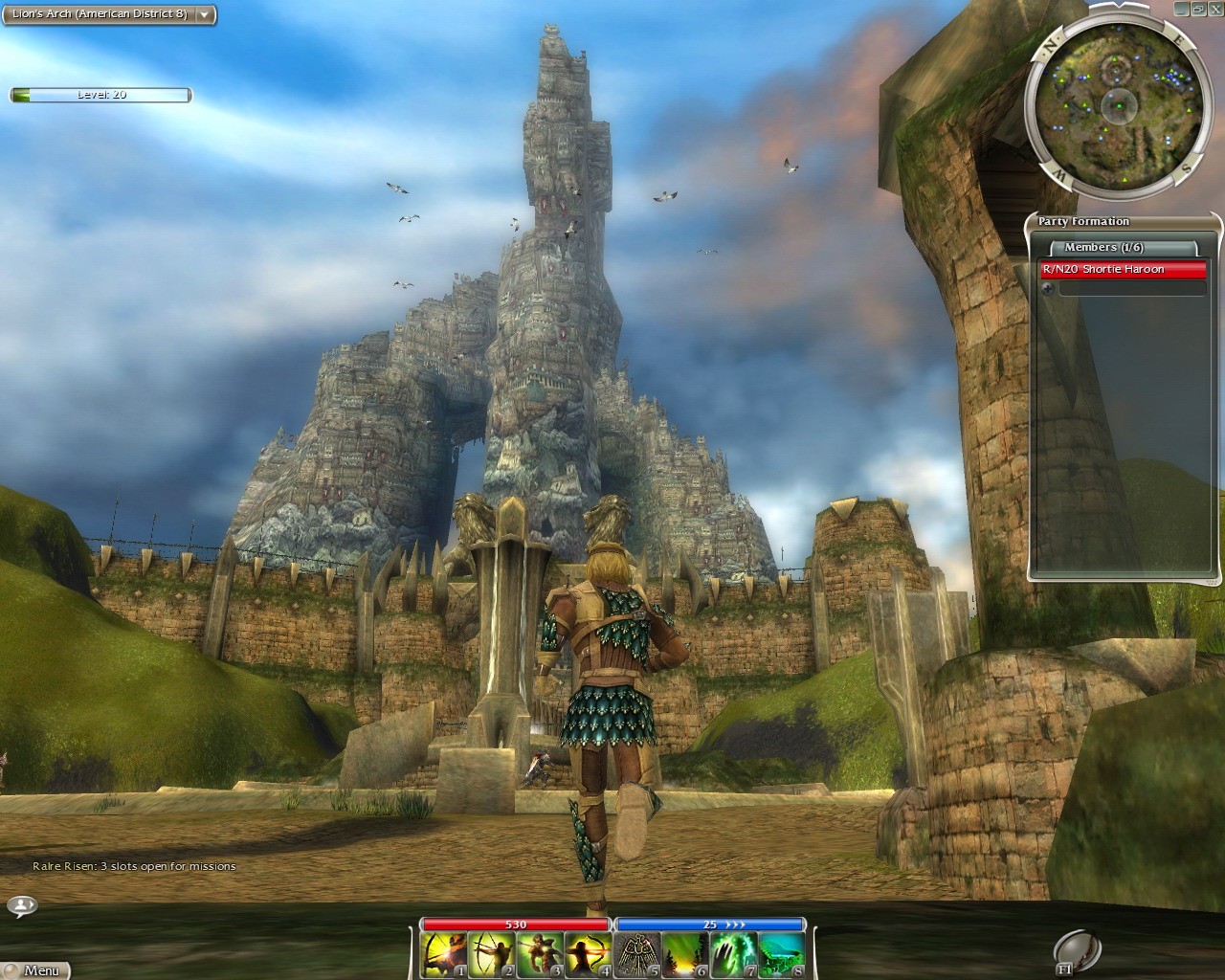Open the chat speech-bubble icon
Image resolution: width=1225 pixels, height=980 pixels.
(x=21, y=904)
